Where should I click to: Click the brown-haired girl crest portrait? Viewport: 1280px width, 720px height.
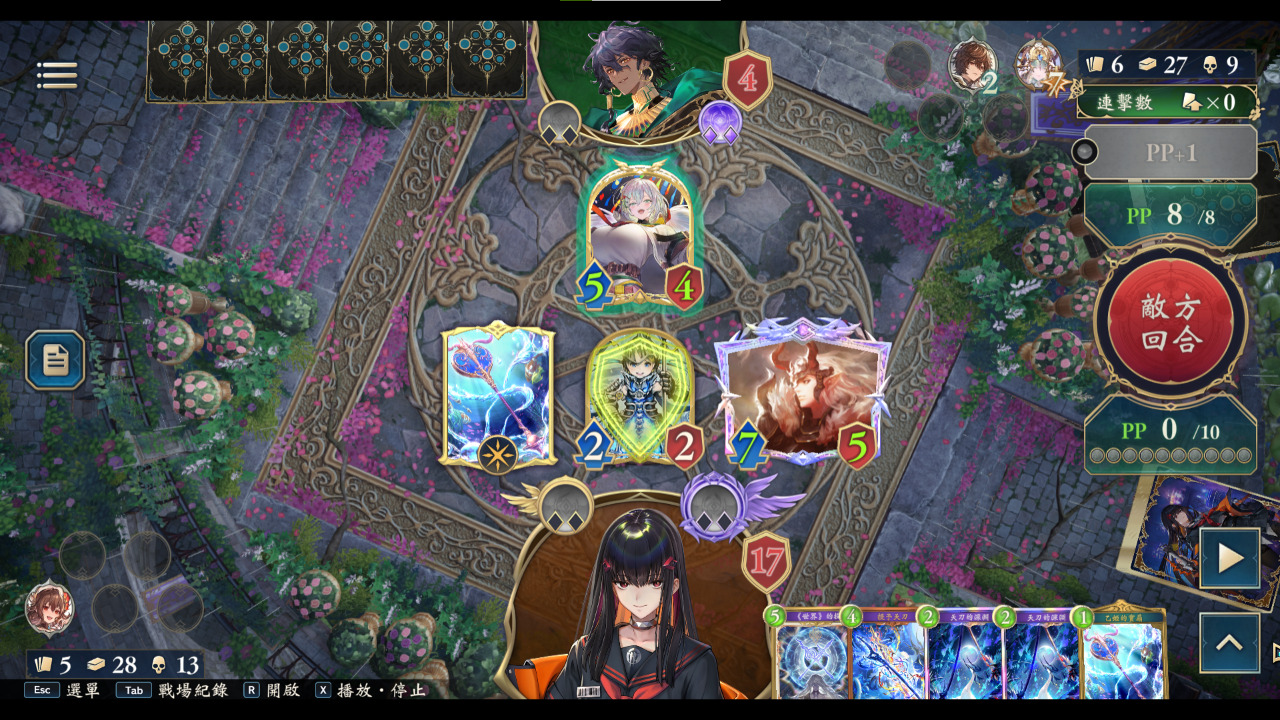[48, 608]
